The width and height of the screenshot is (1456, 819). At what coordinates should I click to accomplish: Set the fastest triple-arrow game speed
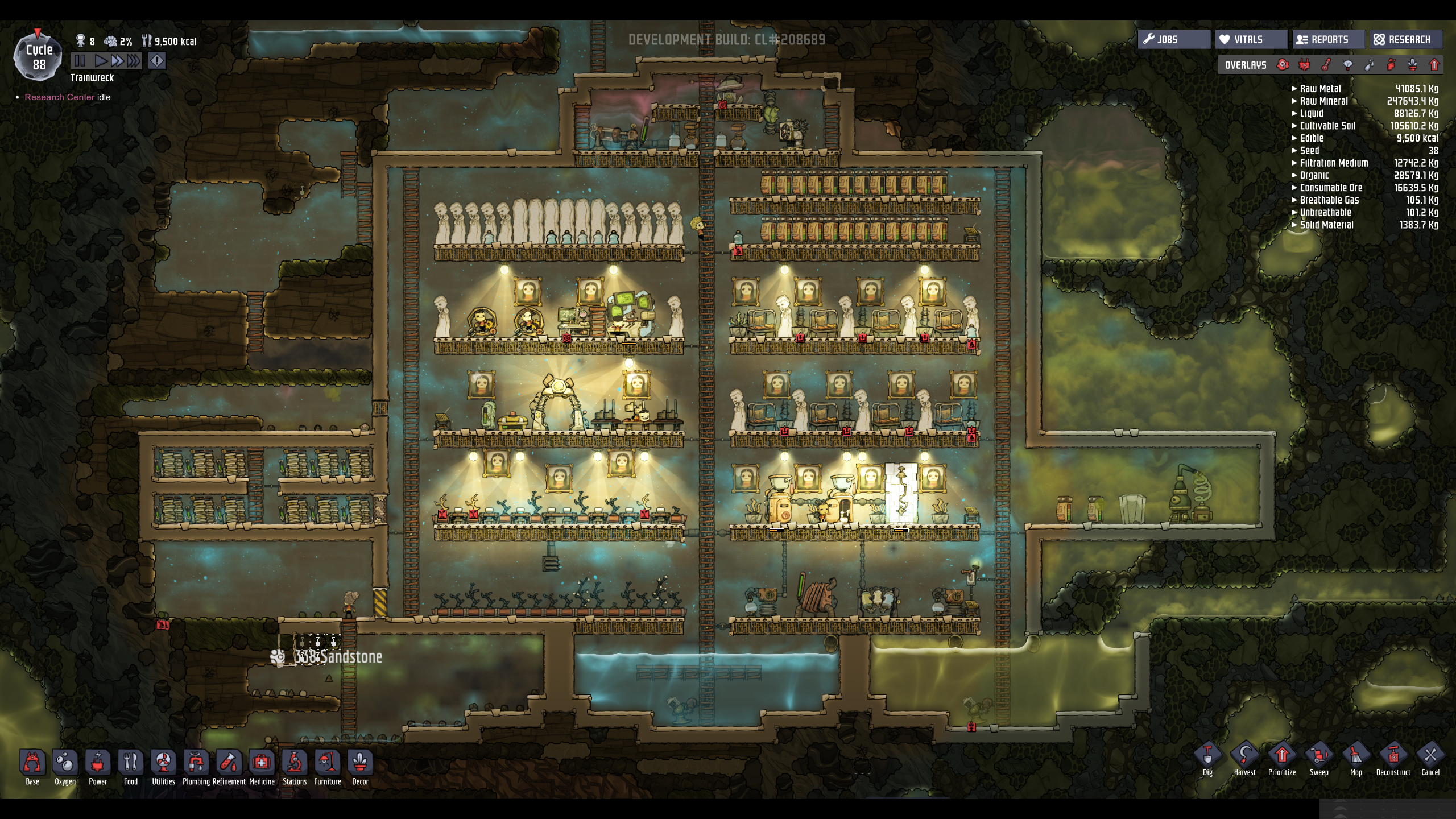coord(134,61)
